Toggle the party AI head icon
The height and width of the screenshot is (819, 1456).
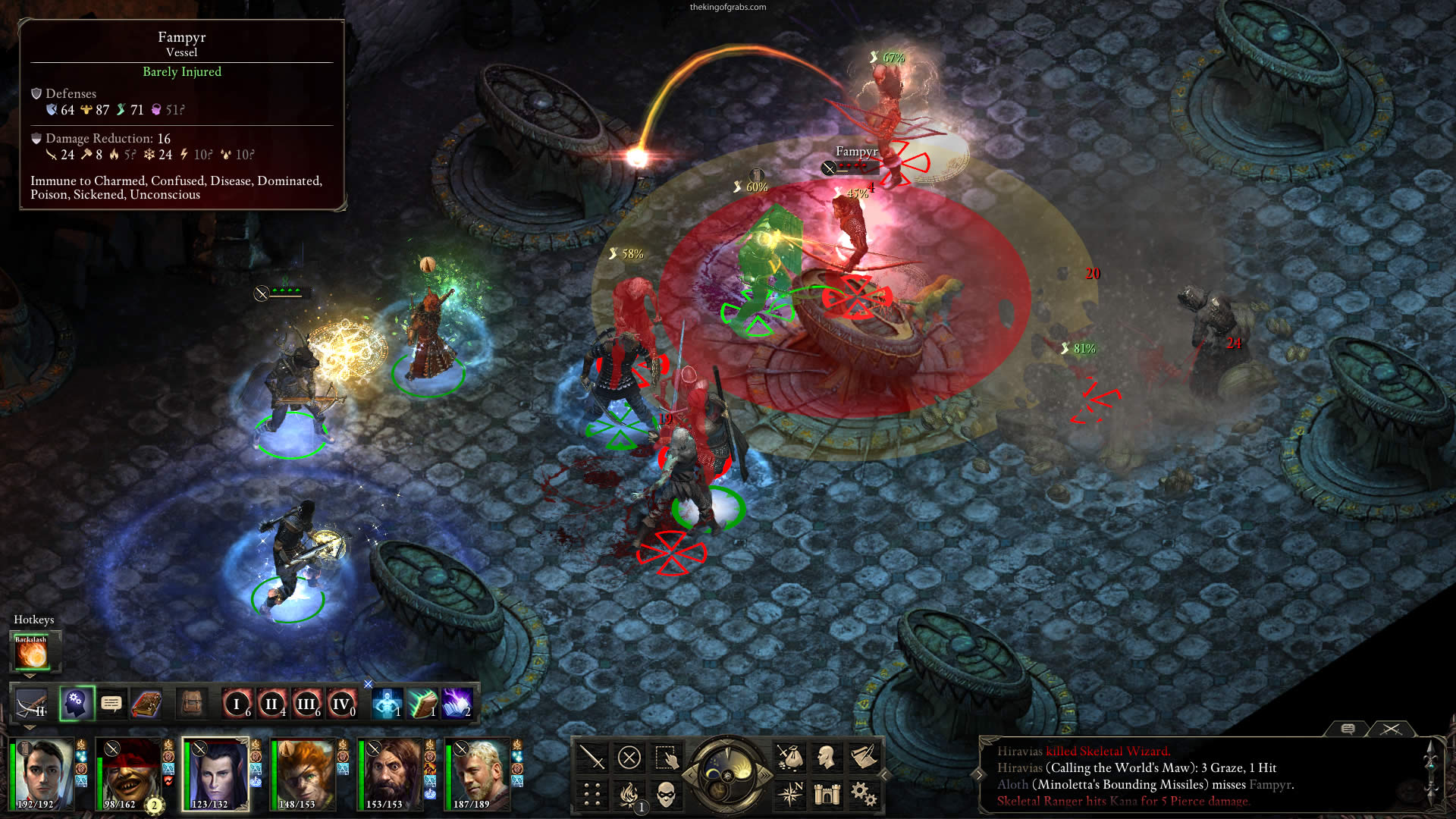point(76,704)
